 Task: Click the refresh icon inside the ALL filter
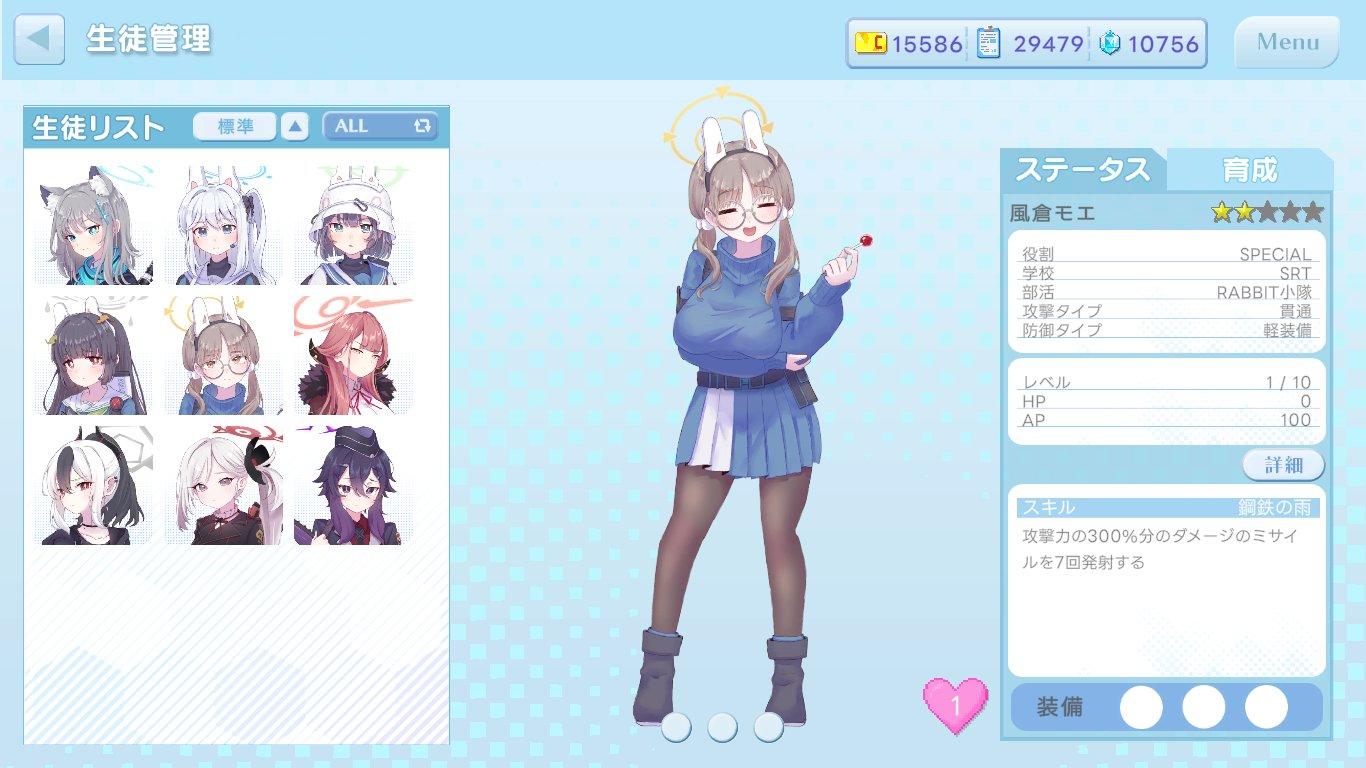click(x=424, y=126)
